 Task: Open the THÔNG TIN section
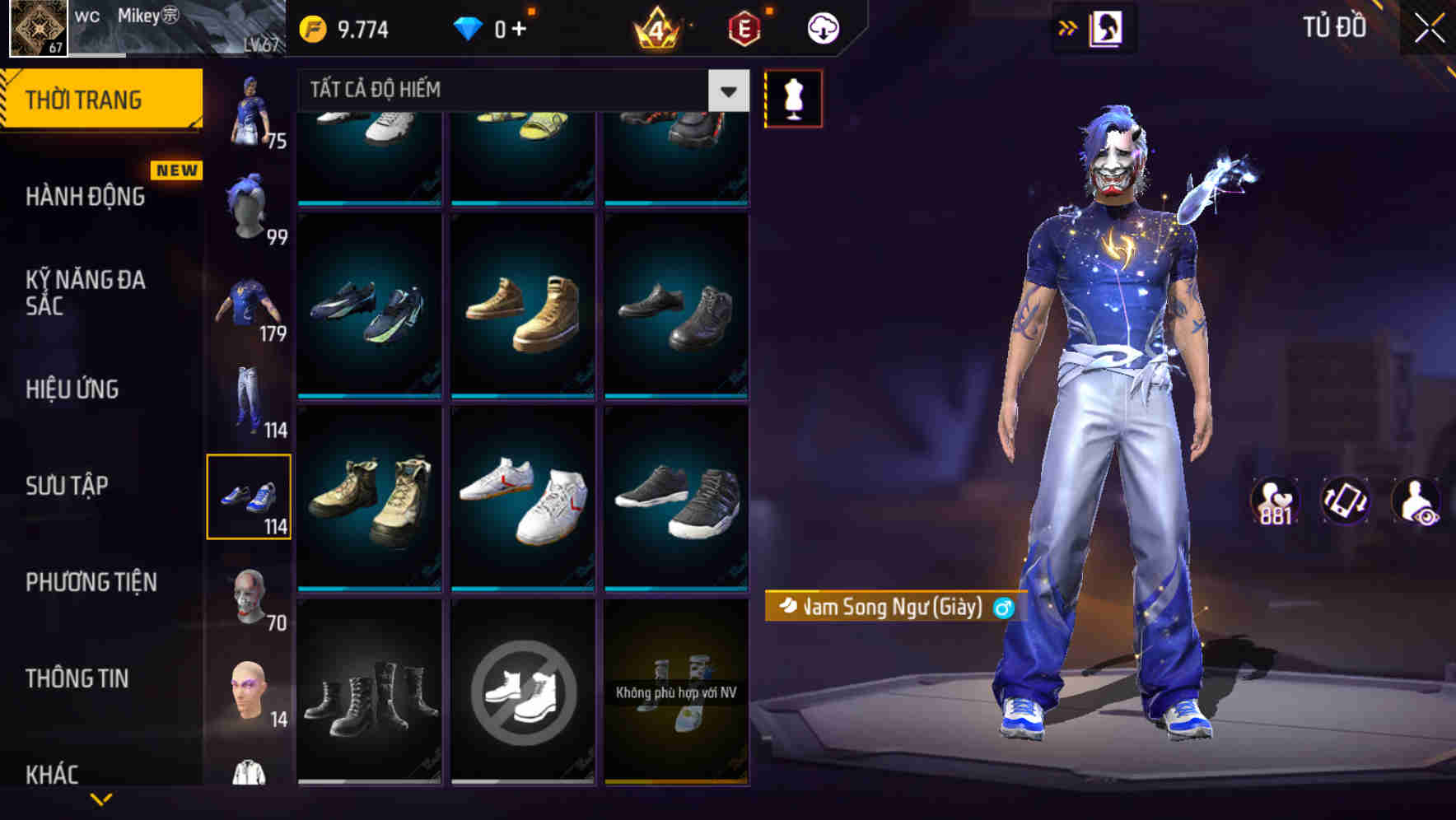(x=78, y=678)
